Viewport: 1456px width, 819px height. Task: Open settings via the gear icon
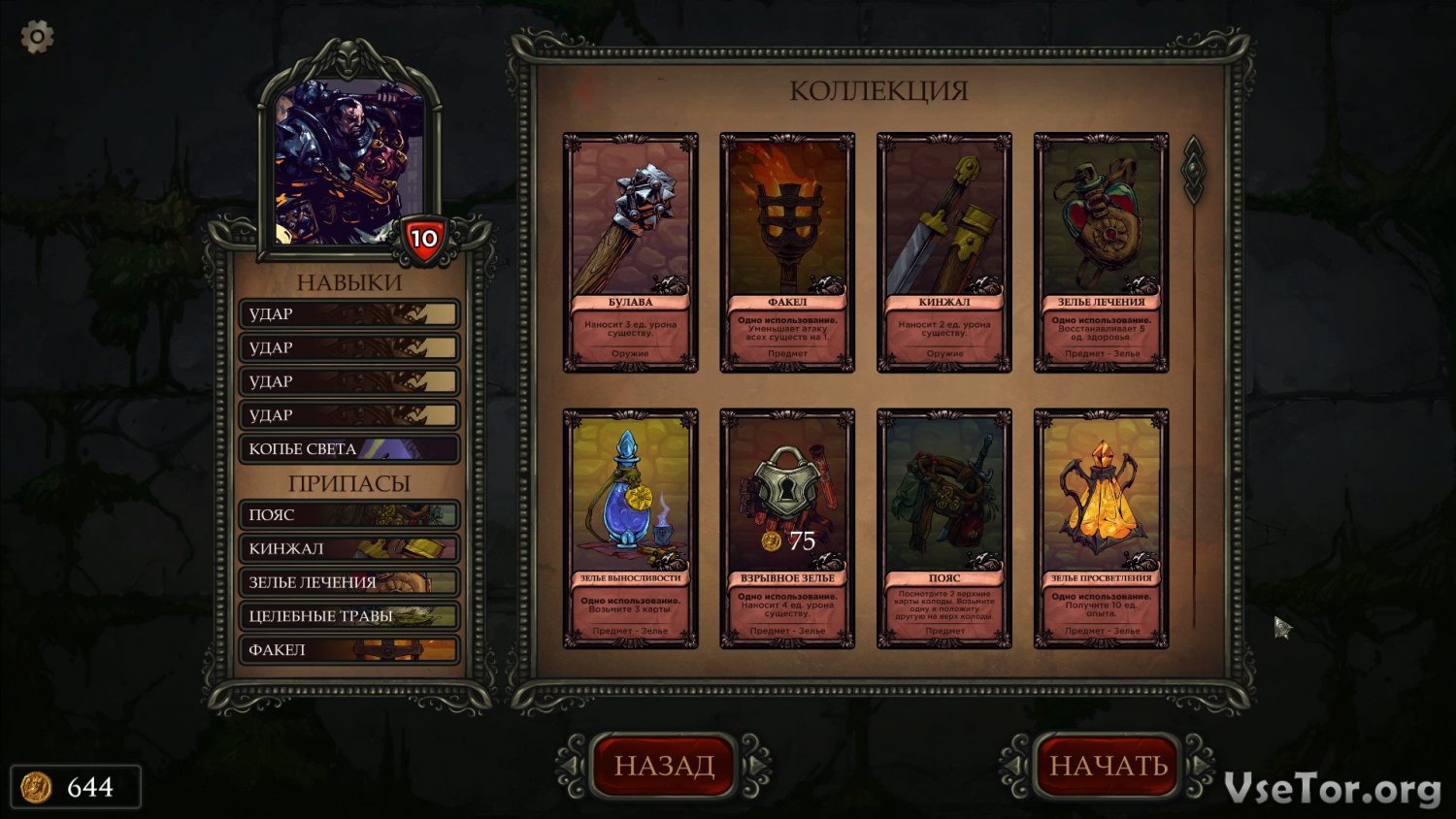(37, 38)
